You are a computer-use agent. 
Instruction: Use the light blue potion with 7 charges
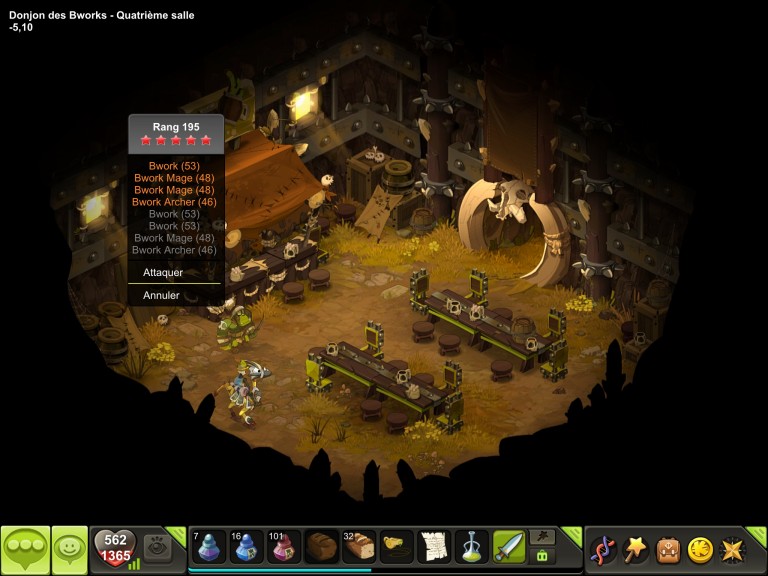(x=209, y=547)
